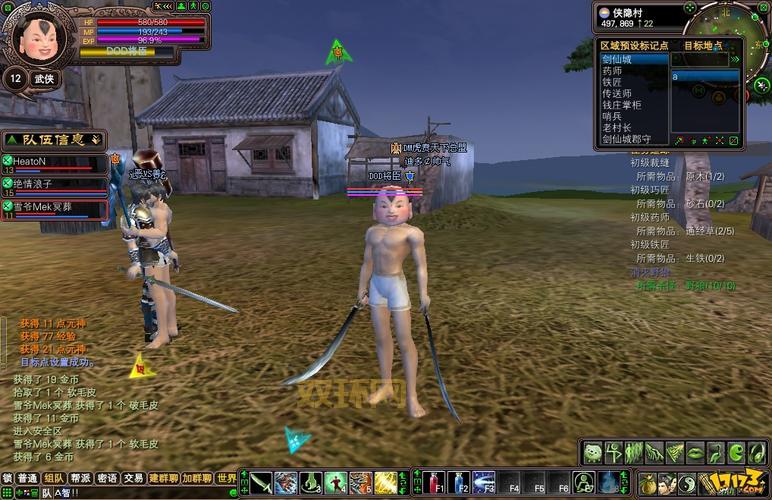Select the 世界 world chat channel
Screen dimensions: 772x500
(228, 479)
